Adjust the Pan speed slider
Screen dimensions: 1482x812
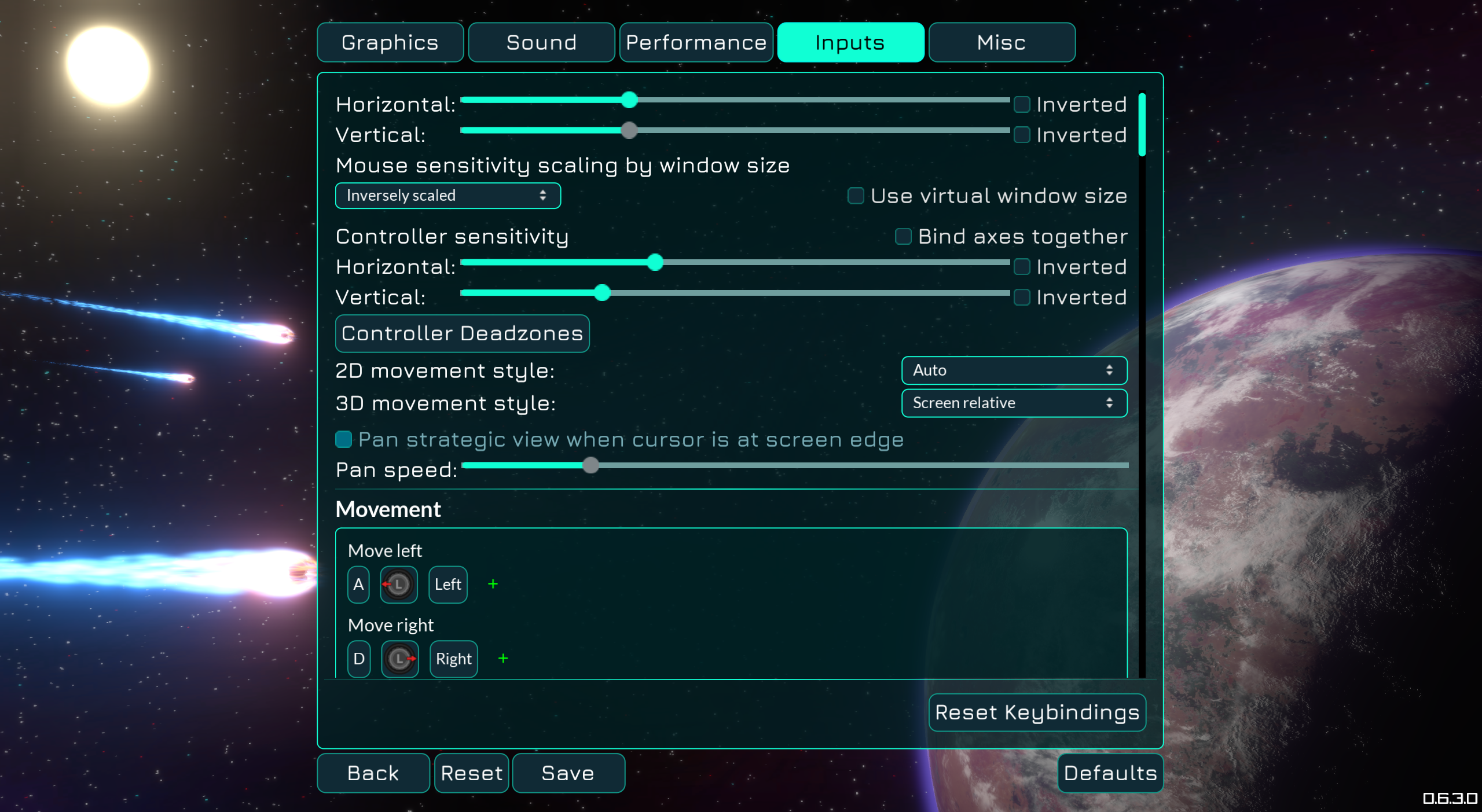591,465
